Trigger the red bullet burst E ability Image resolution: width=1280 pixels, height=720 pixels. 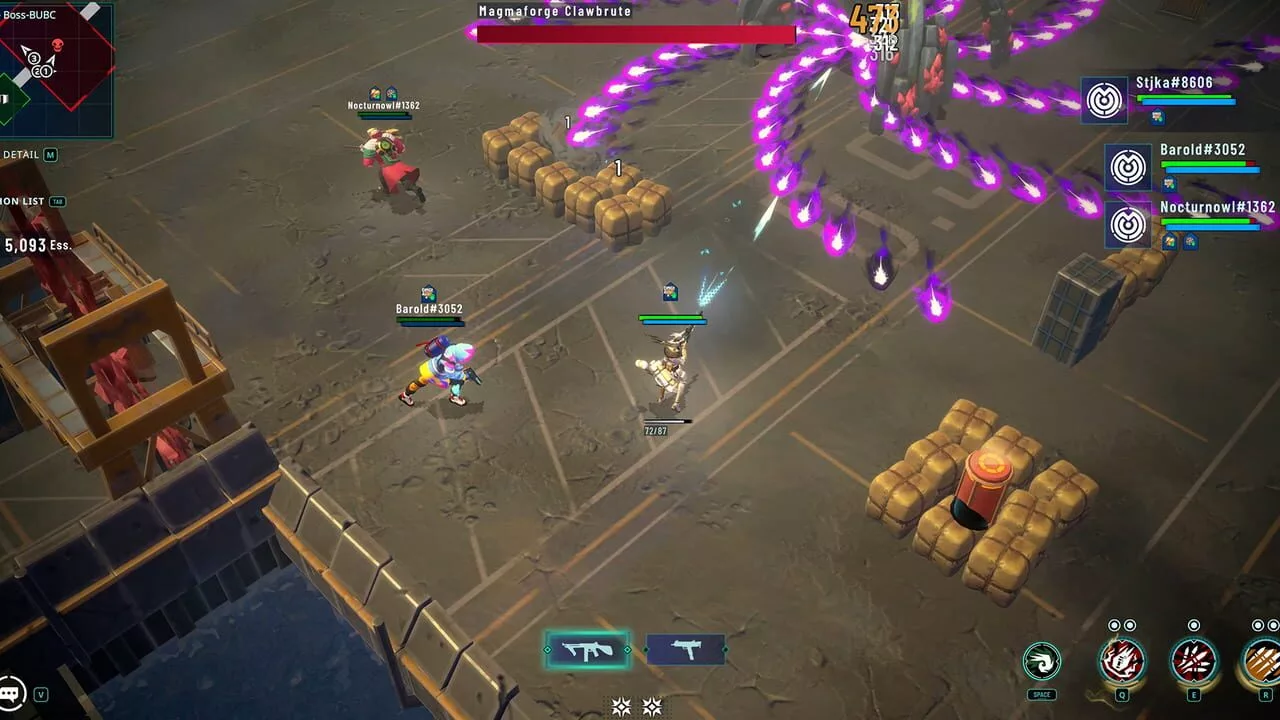[x=1193, y=661]
